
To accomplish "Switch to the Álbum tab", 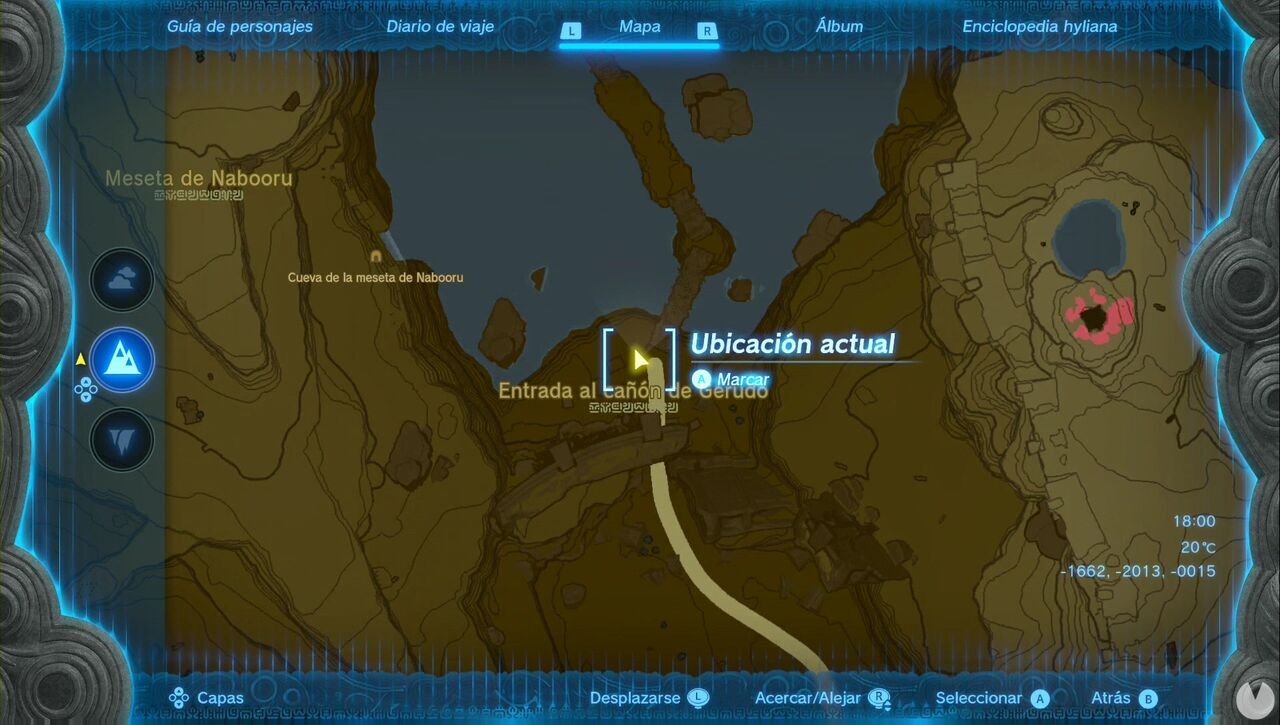I will click(x=840, y=26).
